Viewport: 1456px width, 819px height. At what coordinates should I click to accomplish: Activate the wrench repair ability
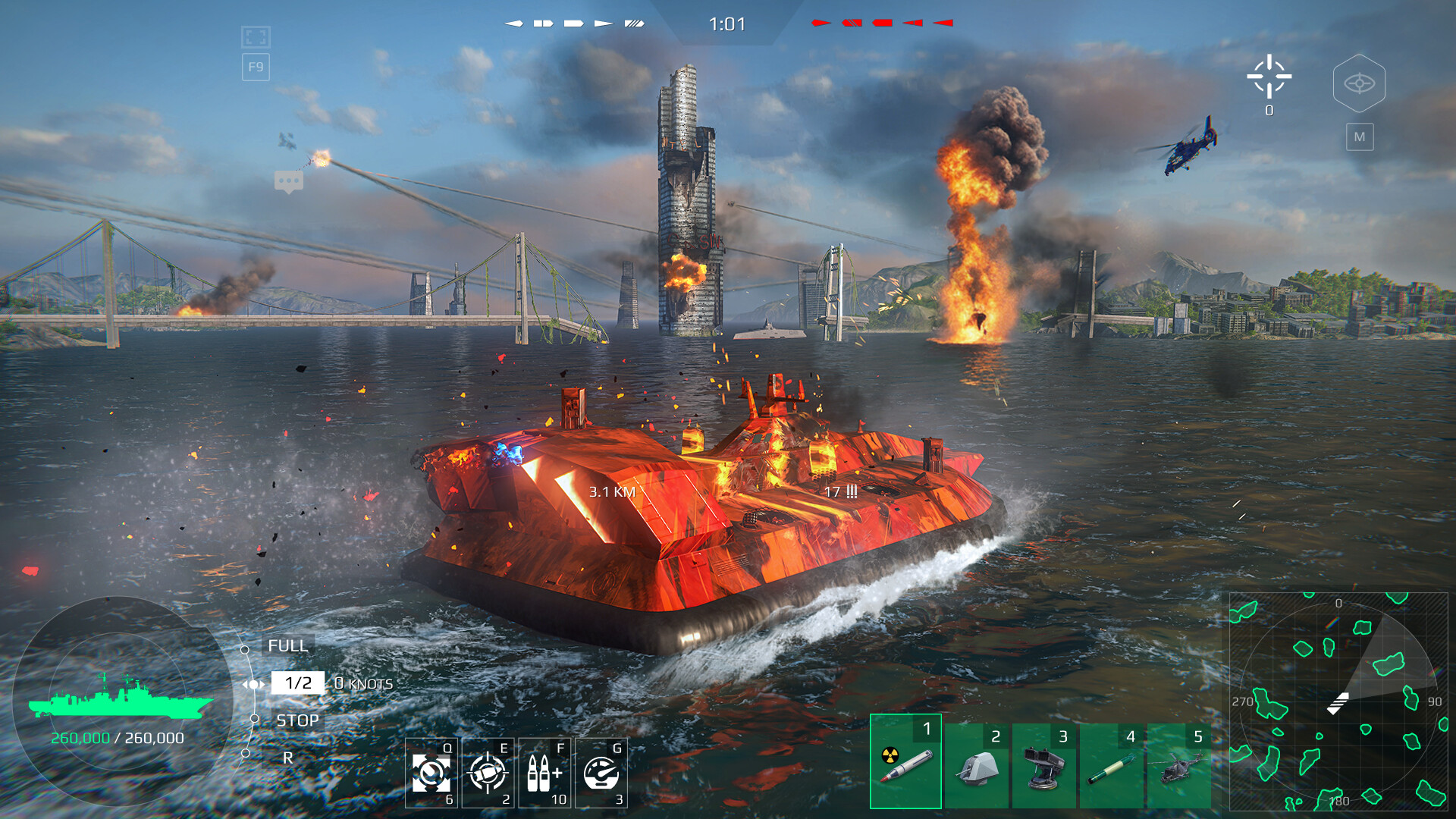coord(431,773)
